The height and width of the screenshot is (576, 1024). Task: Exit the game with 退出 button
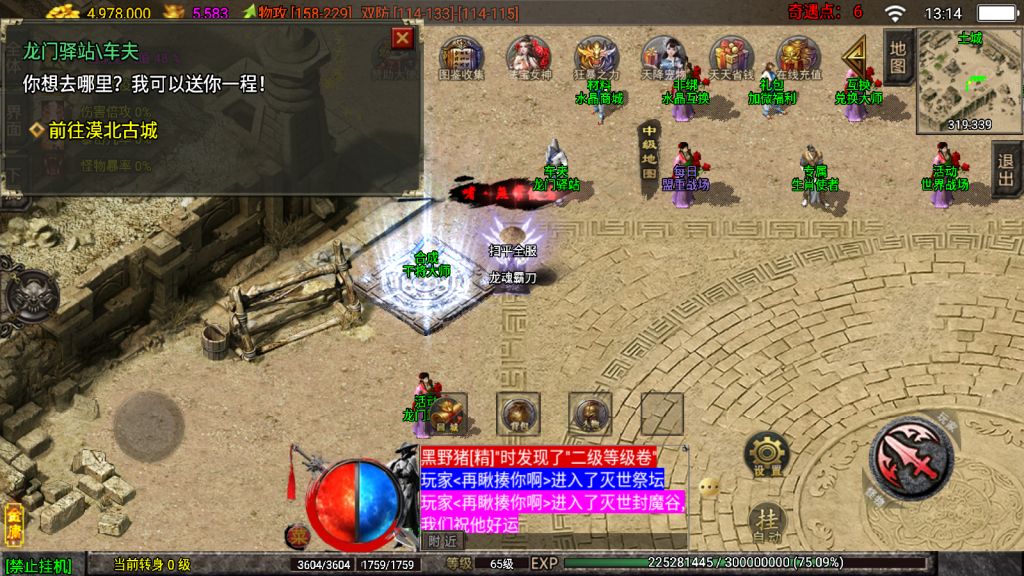pyautogui.click(x=1006, y=170)
